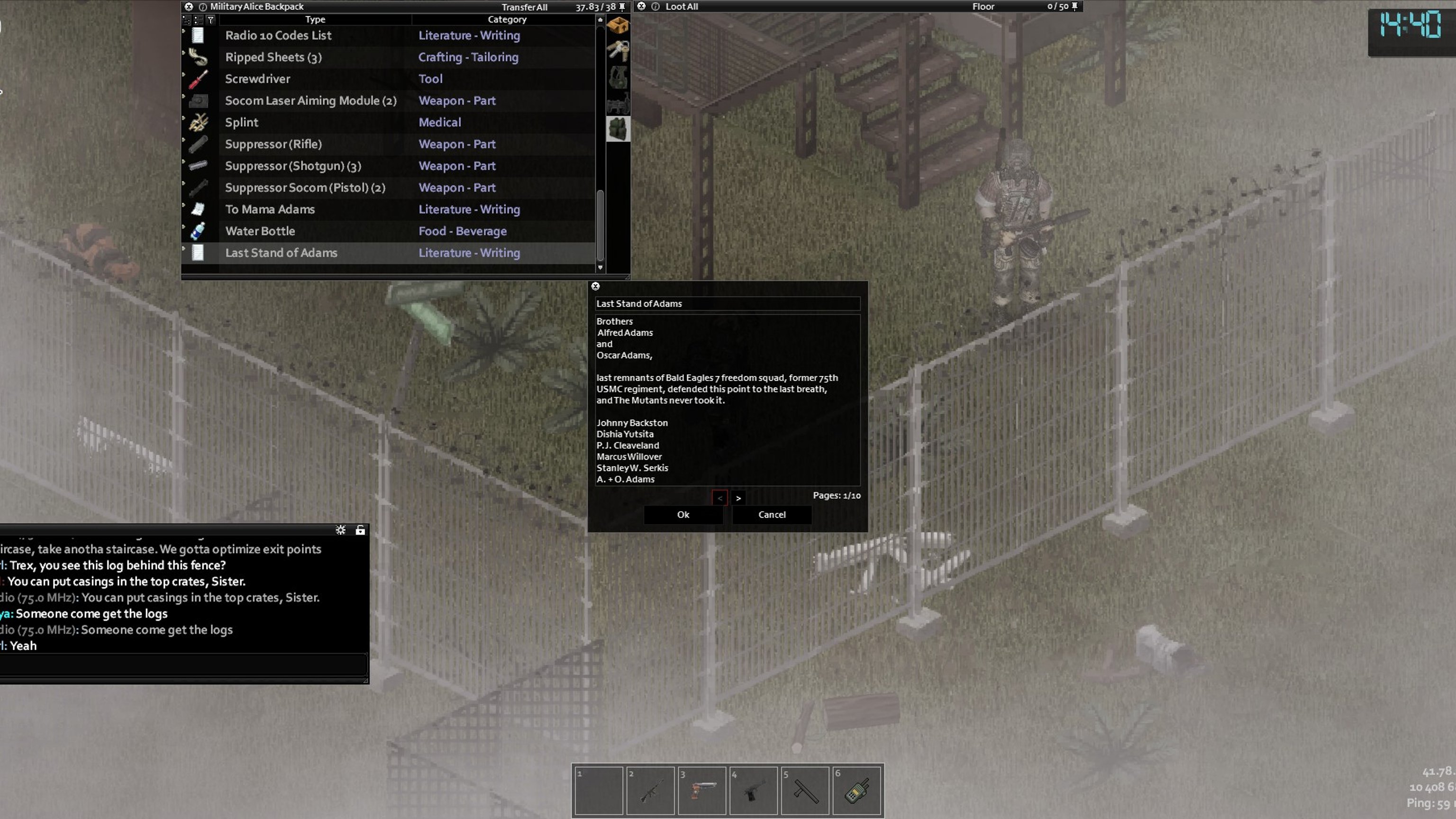Viewport: 1456px width, 819px height.
Task: Select the Radio 10 Codes List
Action: coord(278,36)
